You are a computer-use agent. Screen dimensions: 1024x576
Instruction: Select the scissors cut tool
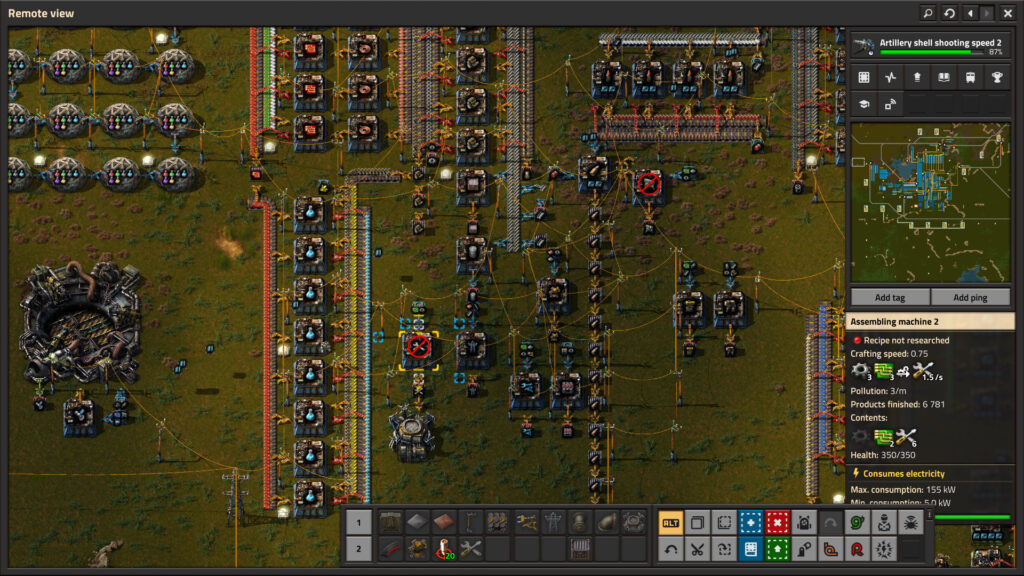[698, 548]
